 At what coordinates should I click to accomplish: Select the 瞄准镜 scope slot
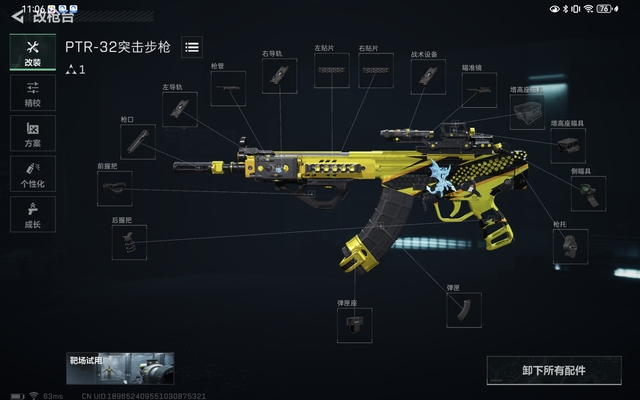pos(479,90)
